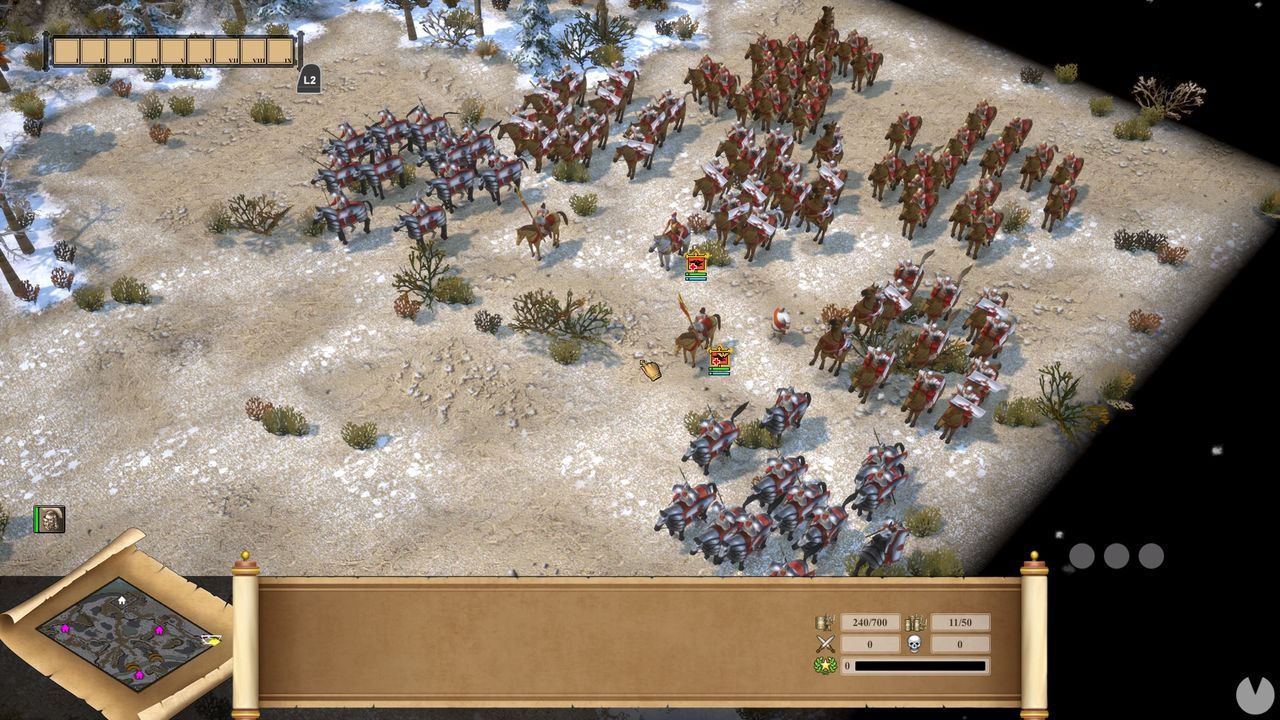Click the 240/700 troop count field
The height and width of the screenshot is (720, 1280).
(870, 622)
